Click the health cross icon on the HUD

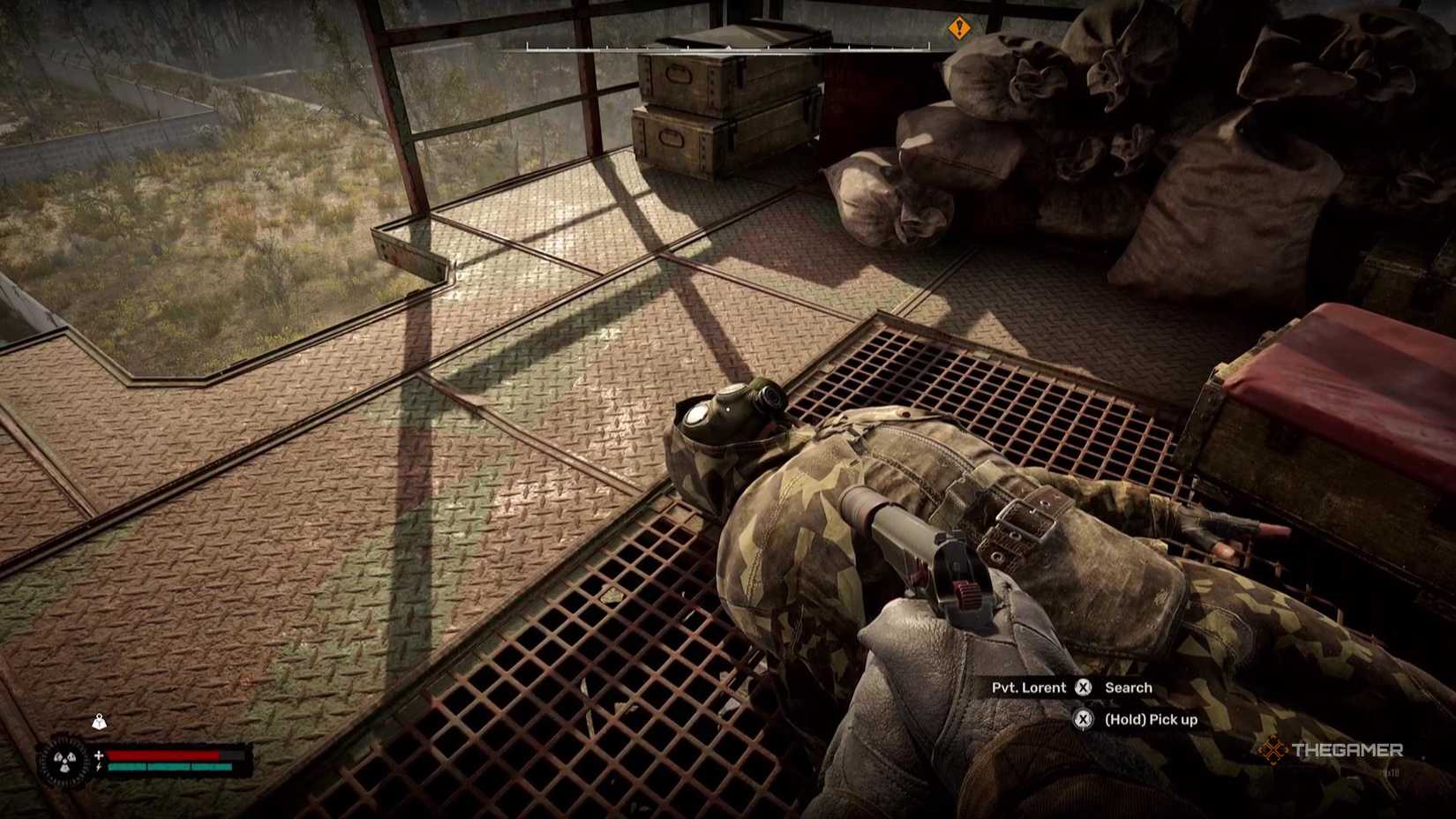(x=99, y=755)
